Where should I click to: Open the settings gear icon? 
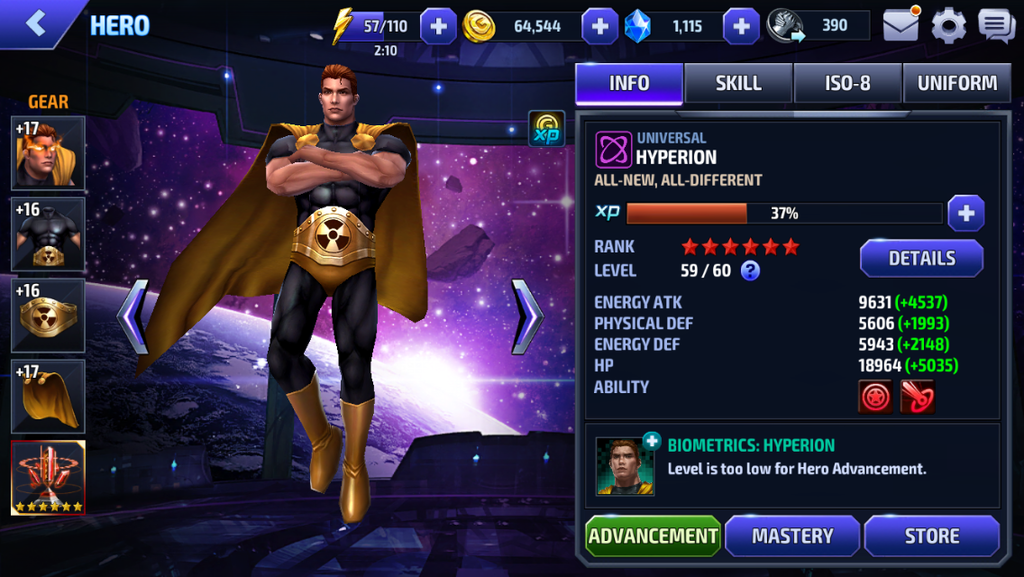(x=948, y=25)
